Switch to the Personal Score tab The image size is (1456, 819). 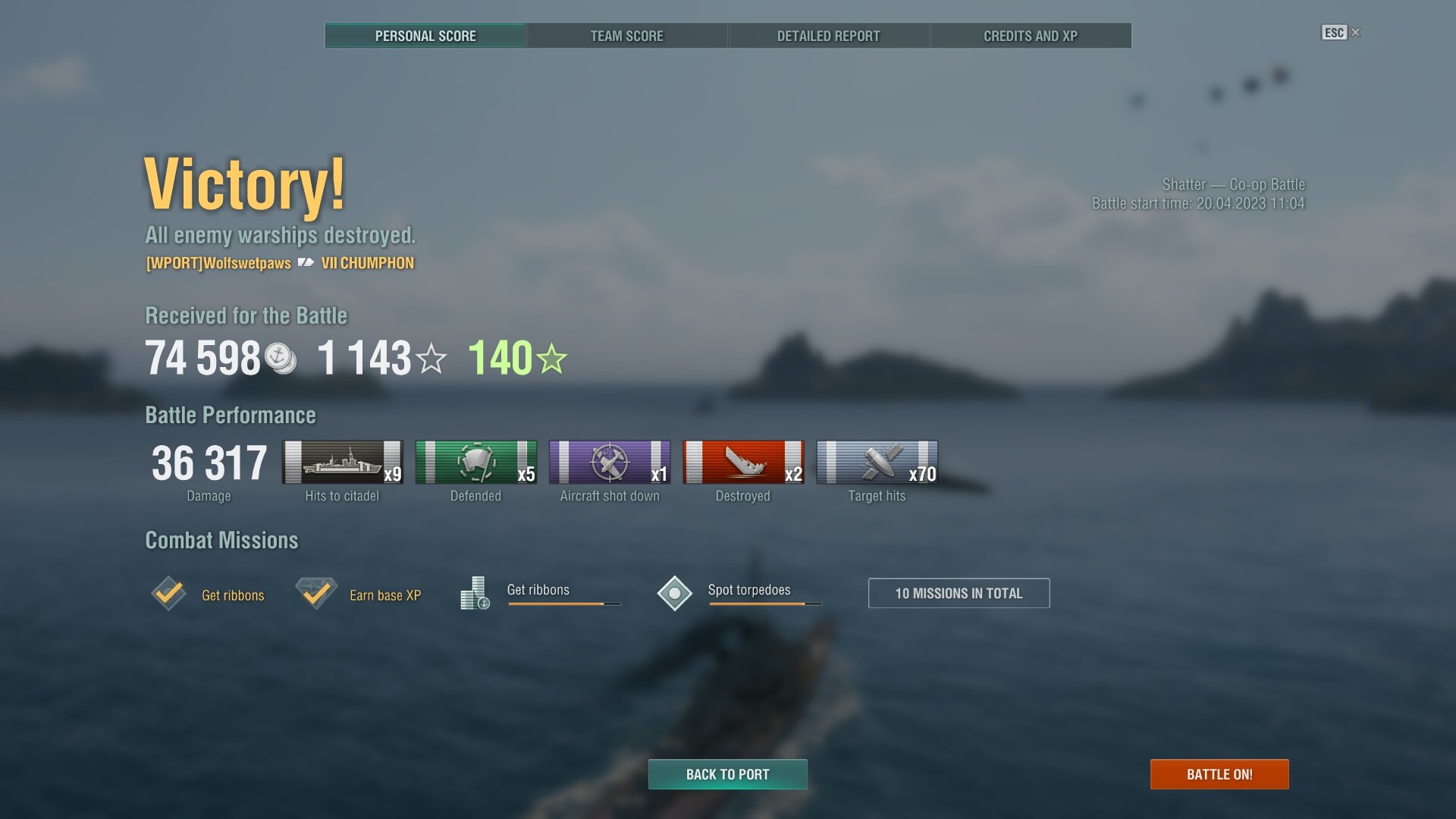coord(425,36)
